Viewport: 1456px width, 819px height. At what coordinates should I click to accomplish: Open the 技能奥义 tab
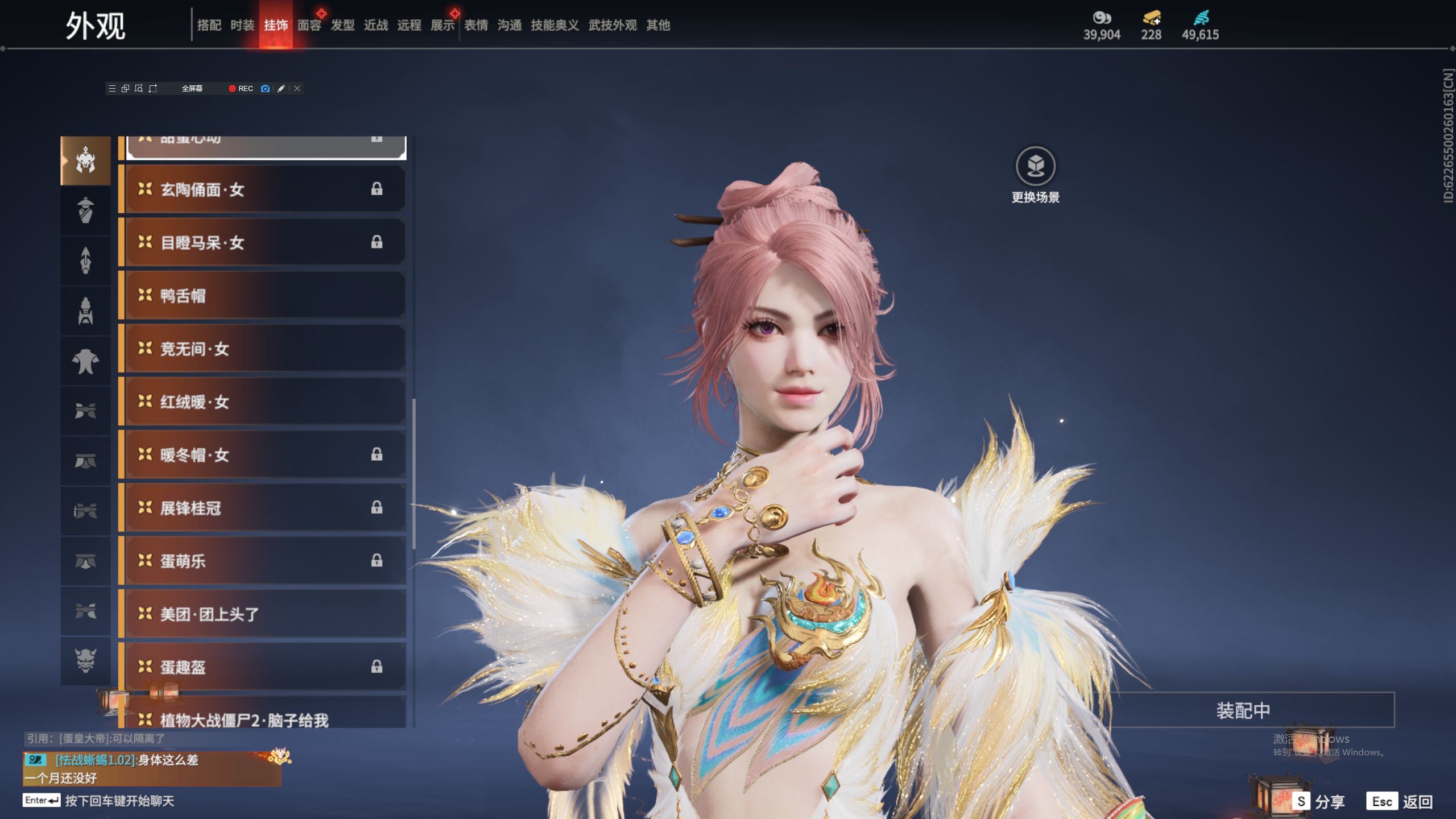click(555, 25)
